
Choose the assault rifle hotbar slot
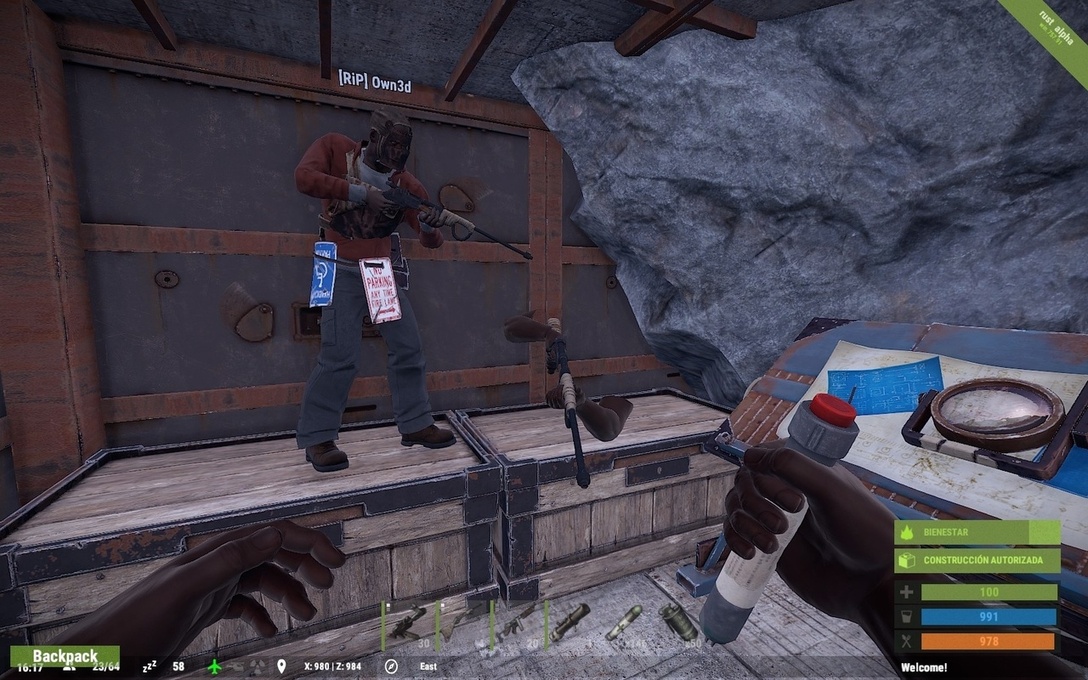pos(517,623)
